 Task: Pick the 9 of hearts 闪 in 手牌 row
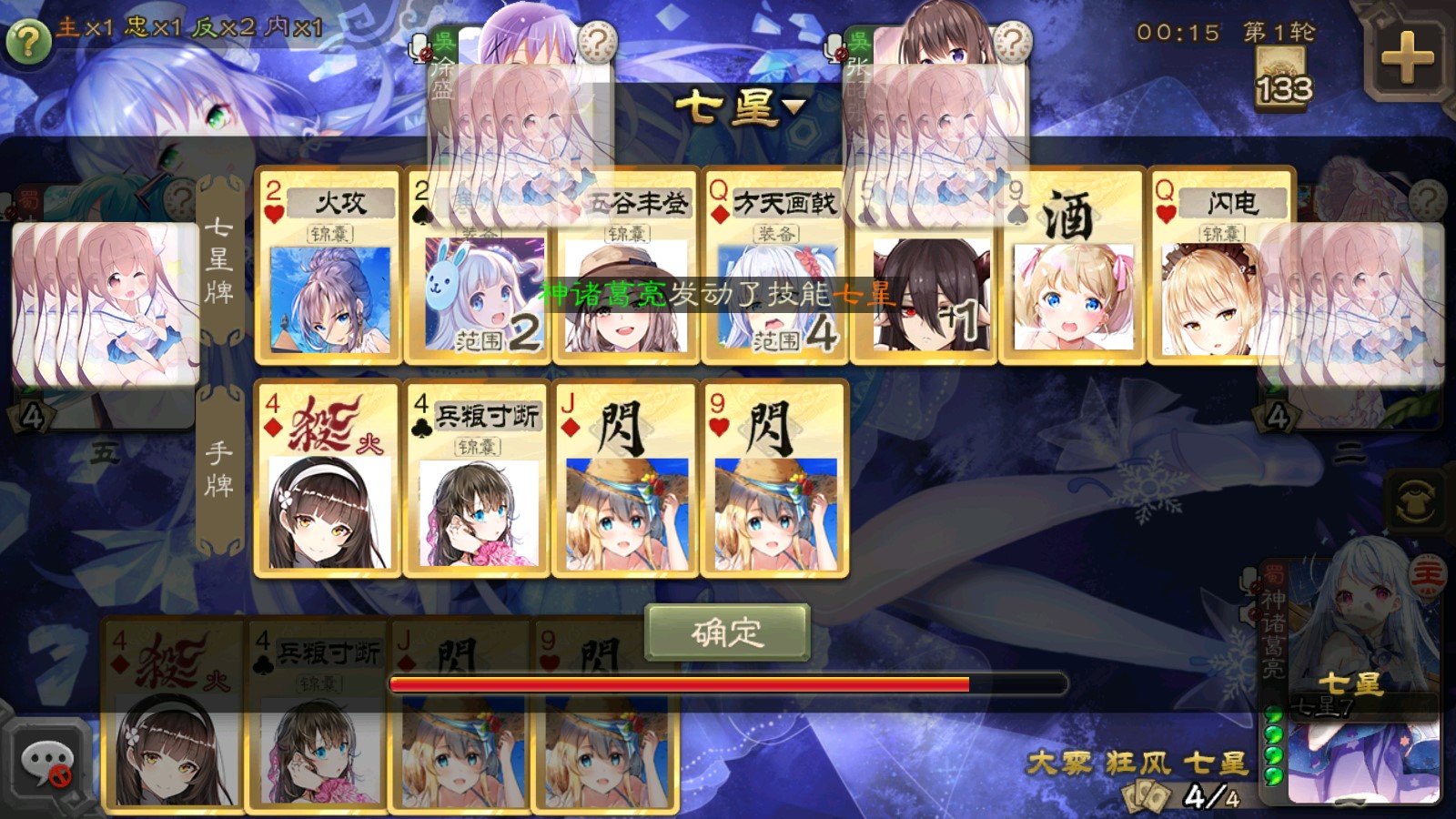(x=774, y=480)
